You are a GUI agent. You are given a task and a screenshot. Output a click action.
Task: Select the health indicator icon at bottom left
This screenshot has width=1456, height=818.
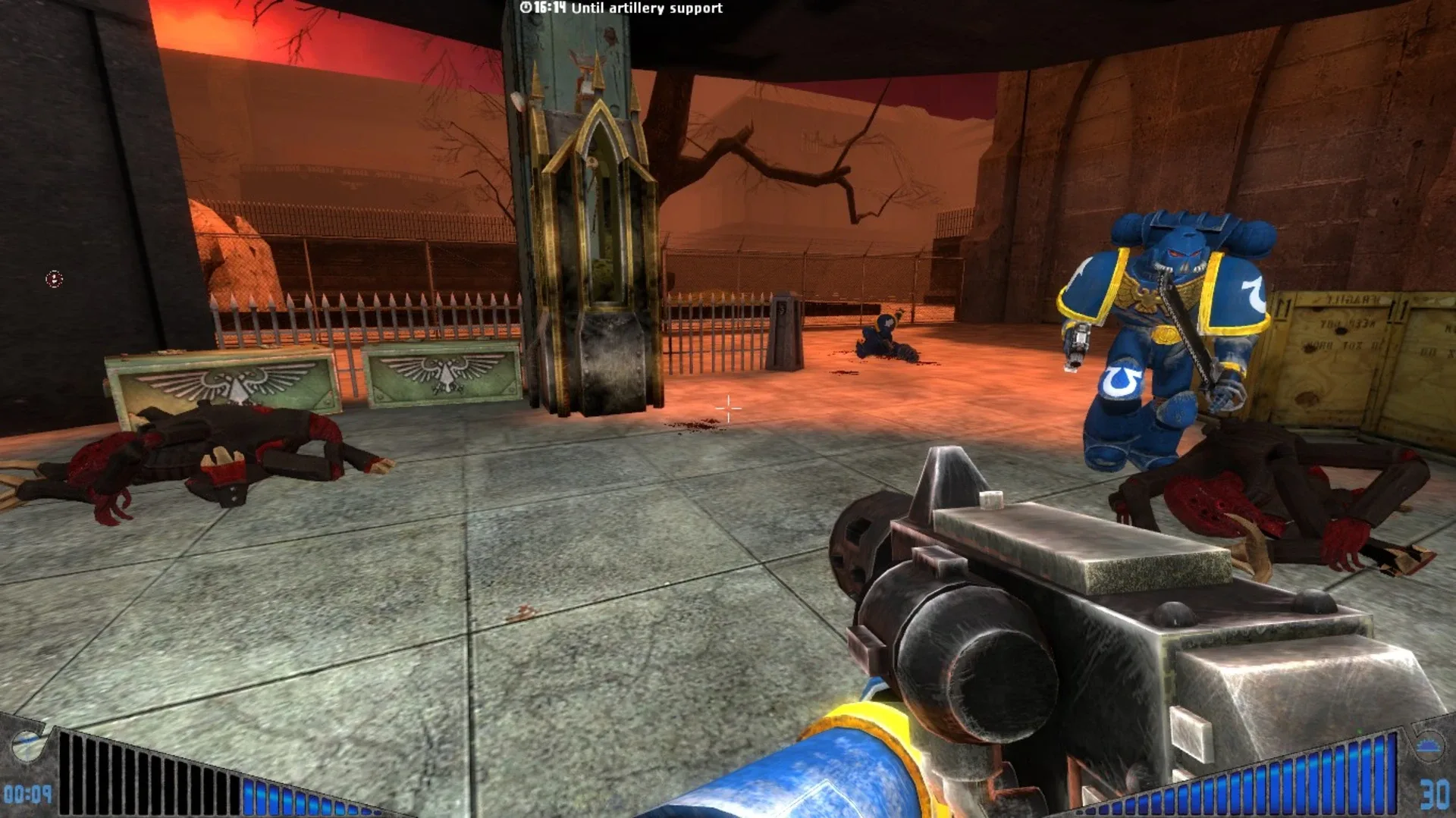pos(27,747)
